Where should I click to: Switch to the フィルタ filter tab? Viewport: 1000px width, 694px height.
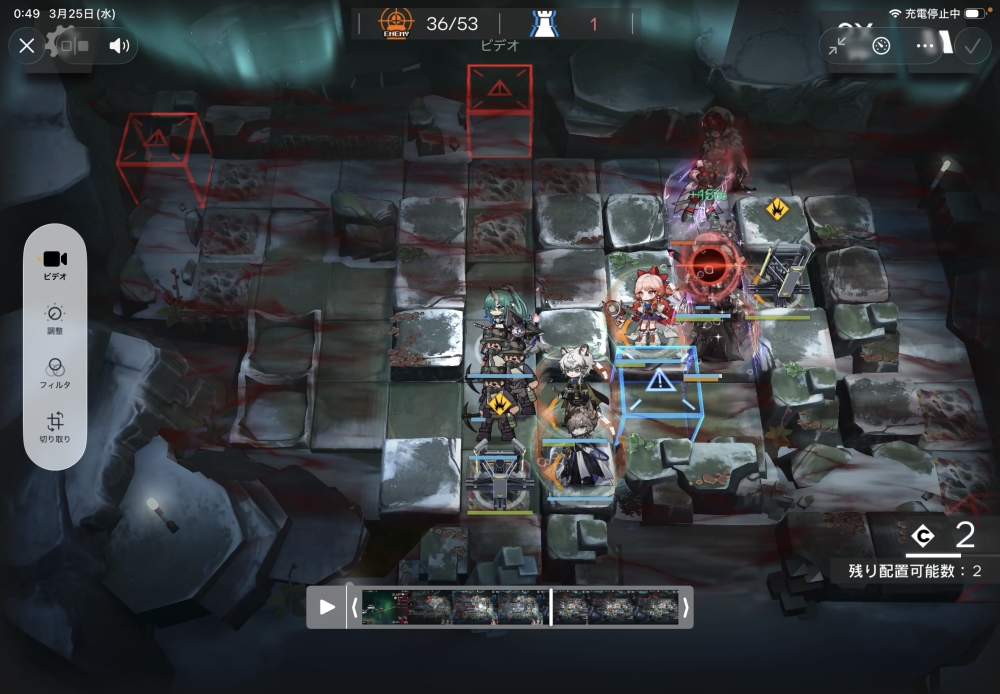coord(55,373)
